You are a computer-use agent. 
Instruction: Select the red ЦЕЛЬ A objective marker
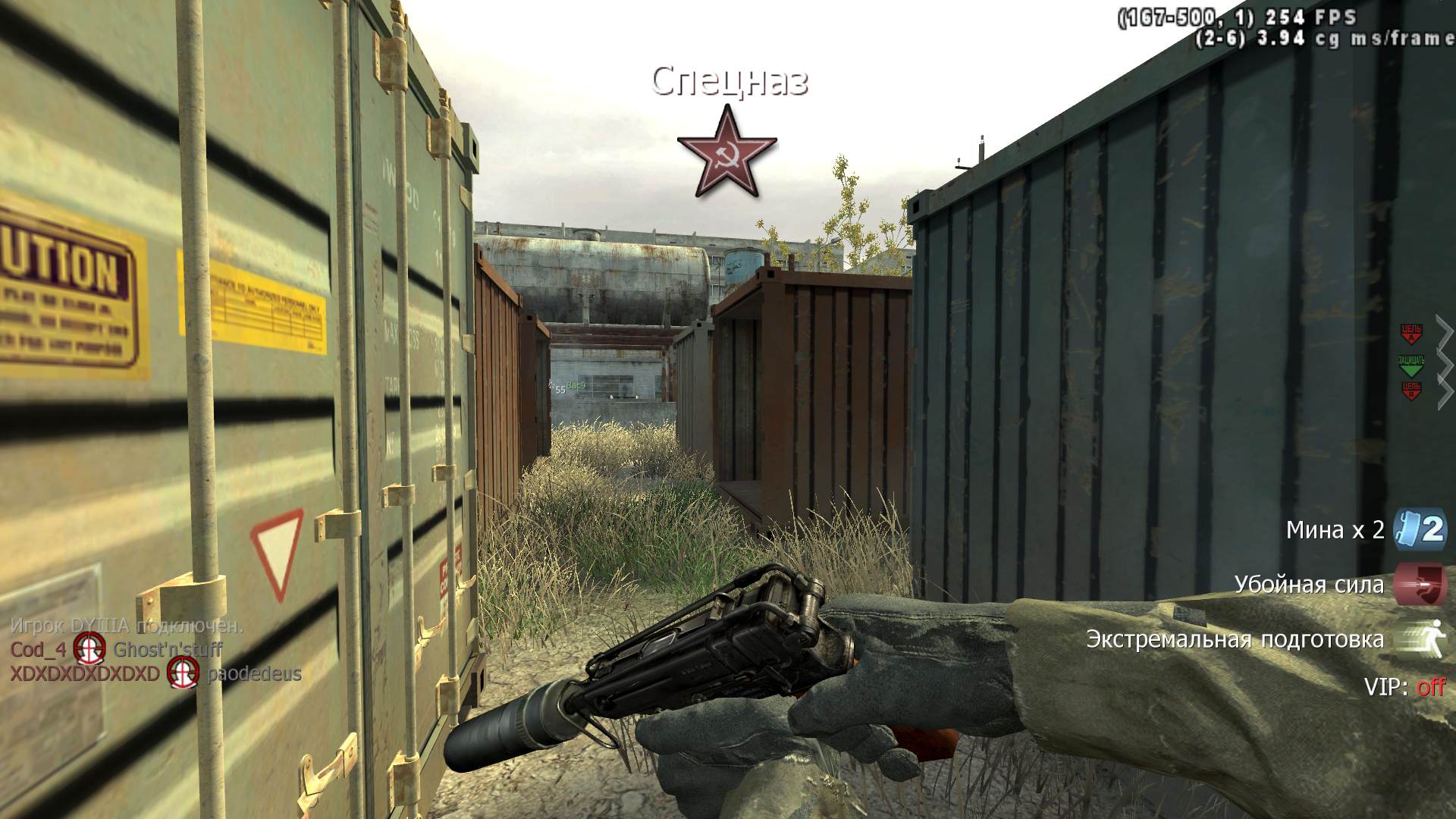(1410, 334)
